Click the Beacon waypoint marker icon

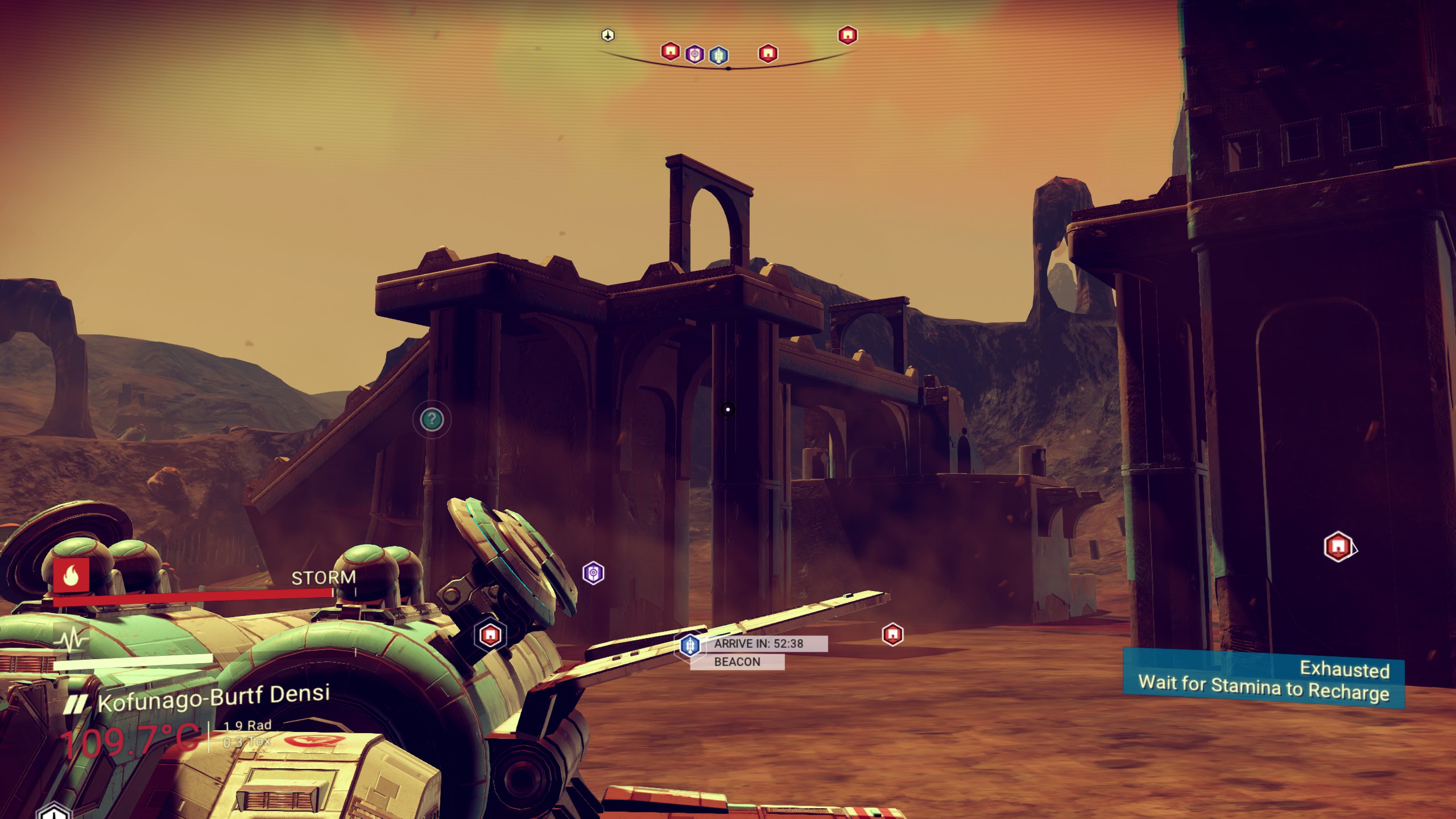click(690, 645)
